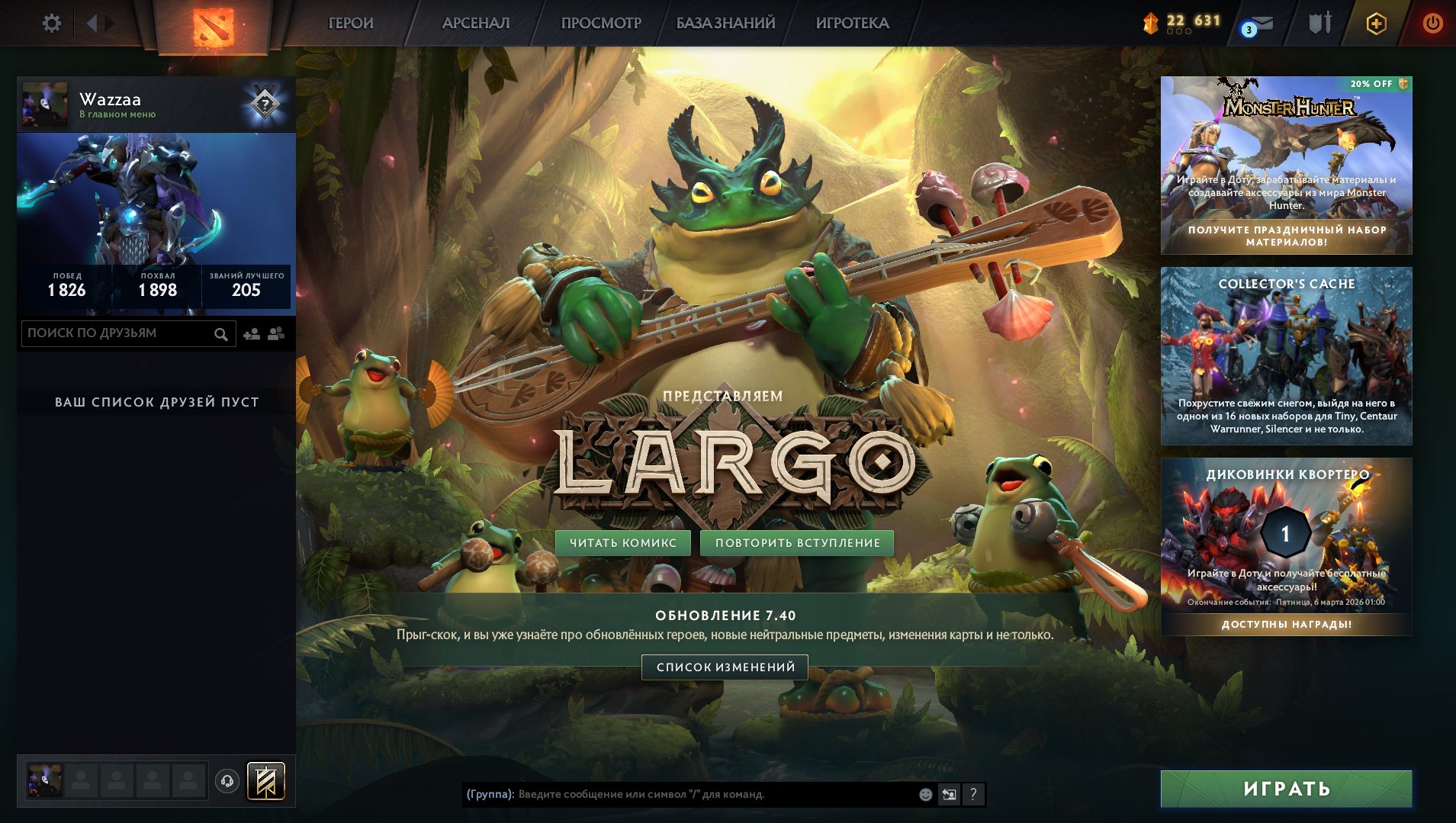Open the СПИСОК ИЗМЕНЕНИЙ changelog
The width and height of the screenshot is (1456, 823).
pos(725,667)
